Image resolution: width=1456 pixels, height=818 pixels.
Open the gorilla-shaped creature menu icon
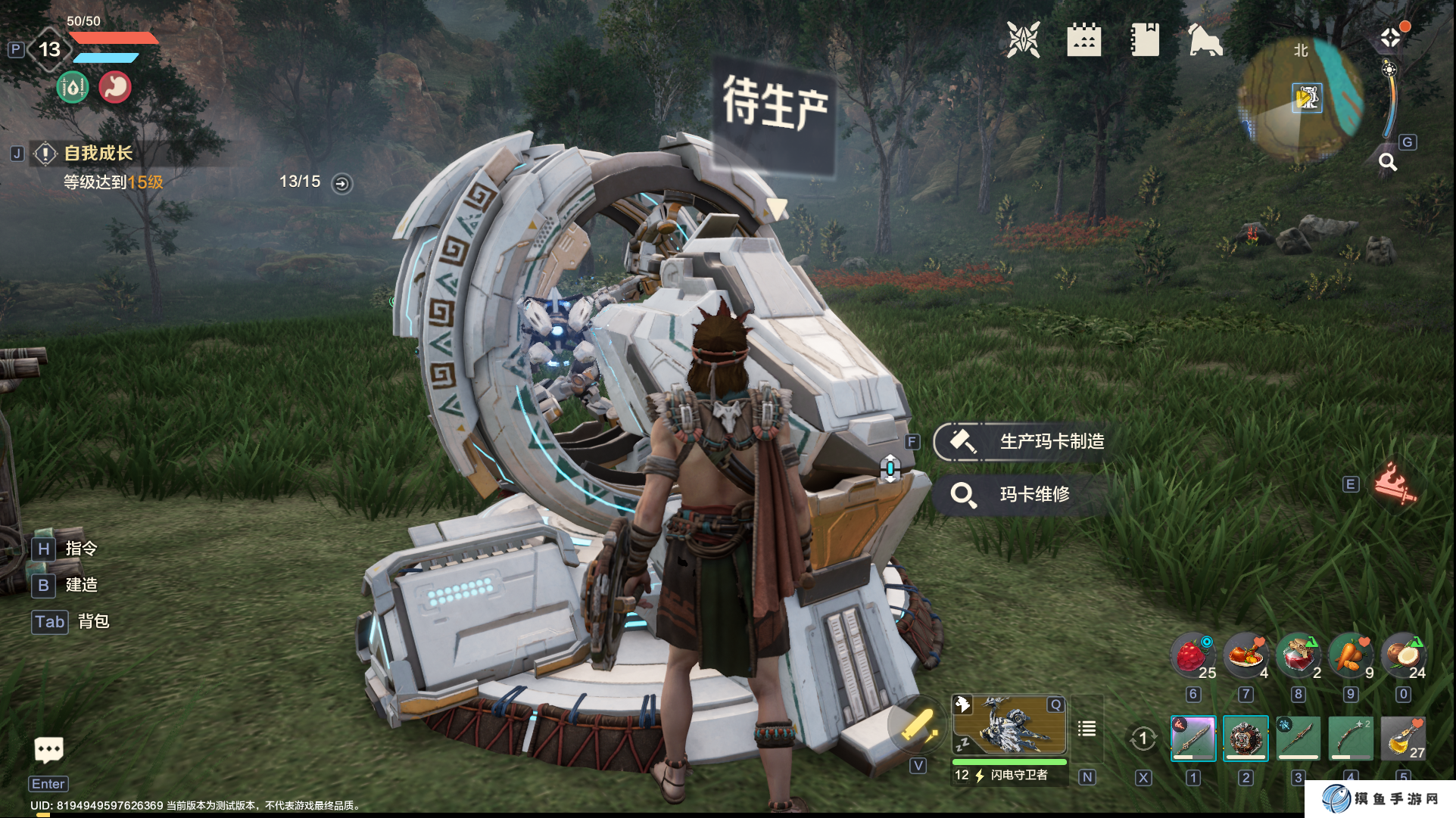click(1205, 40)
